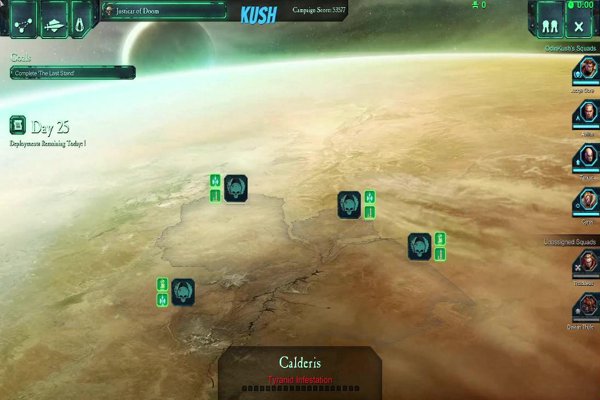Choose the Tarkus squad portrait
Viewport: 600px width, 400px height.
coord(585,158)
